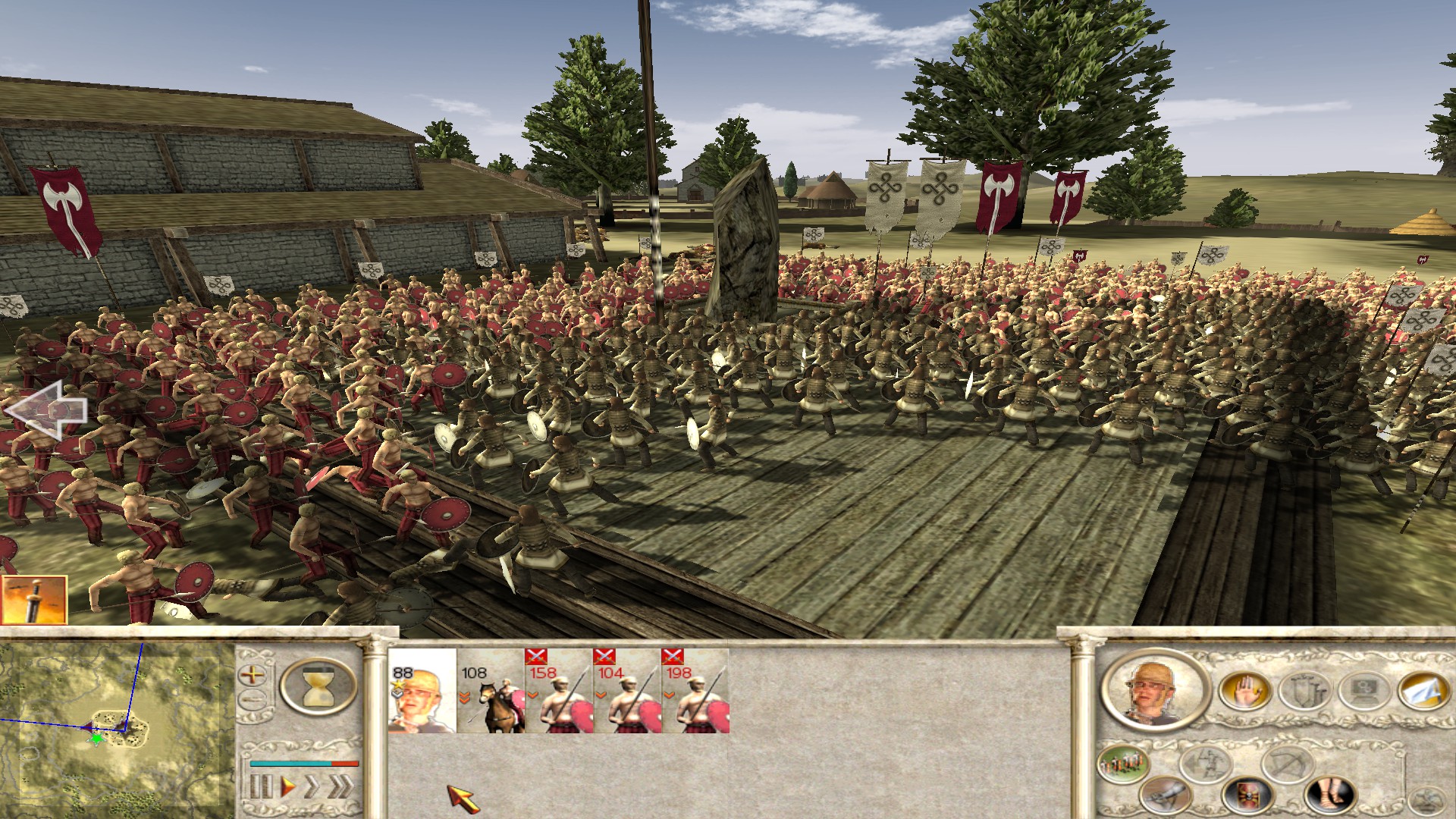Order withdrawal using the white flag icon
The height and width of the screenshot is (819, 1456).
pos(1424,691)
